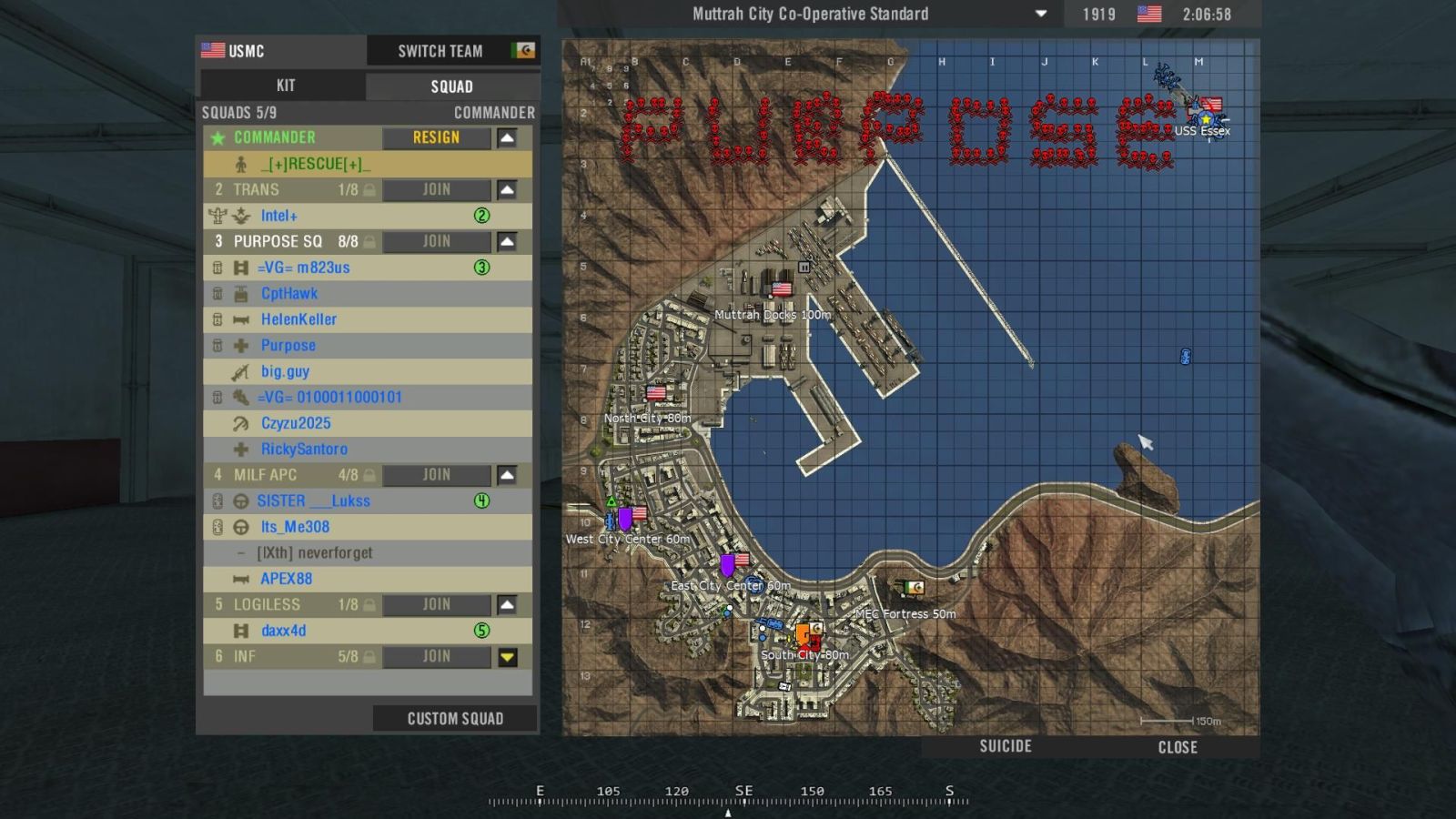Choose the USS Essex spawn point
The image size is (1456, 819).
(1207, 119)
